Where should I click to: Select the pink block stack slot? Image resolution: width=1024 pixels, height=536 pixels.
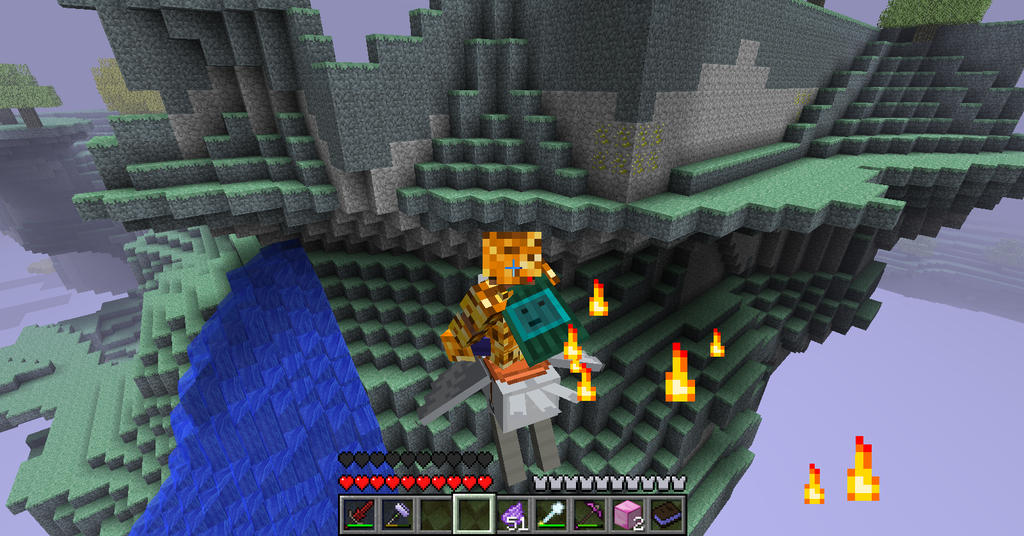click(628, 515)
